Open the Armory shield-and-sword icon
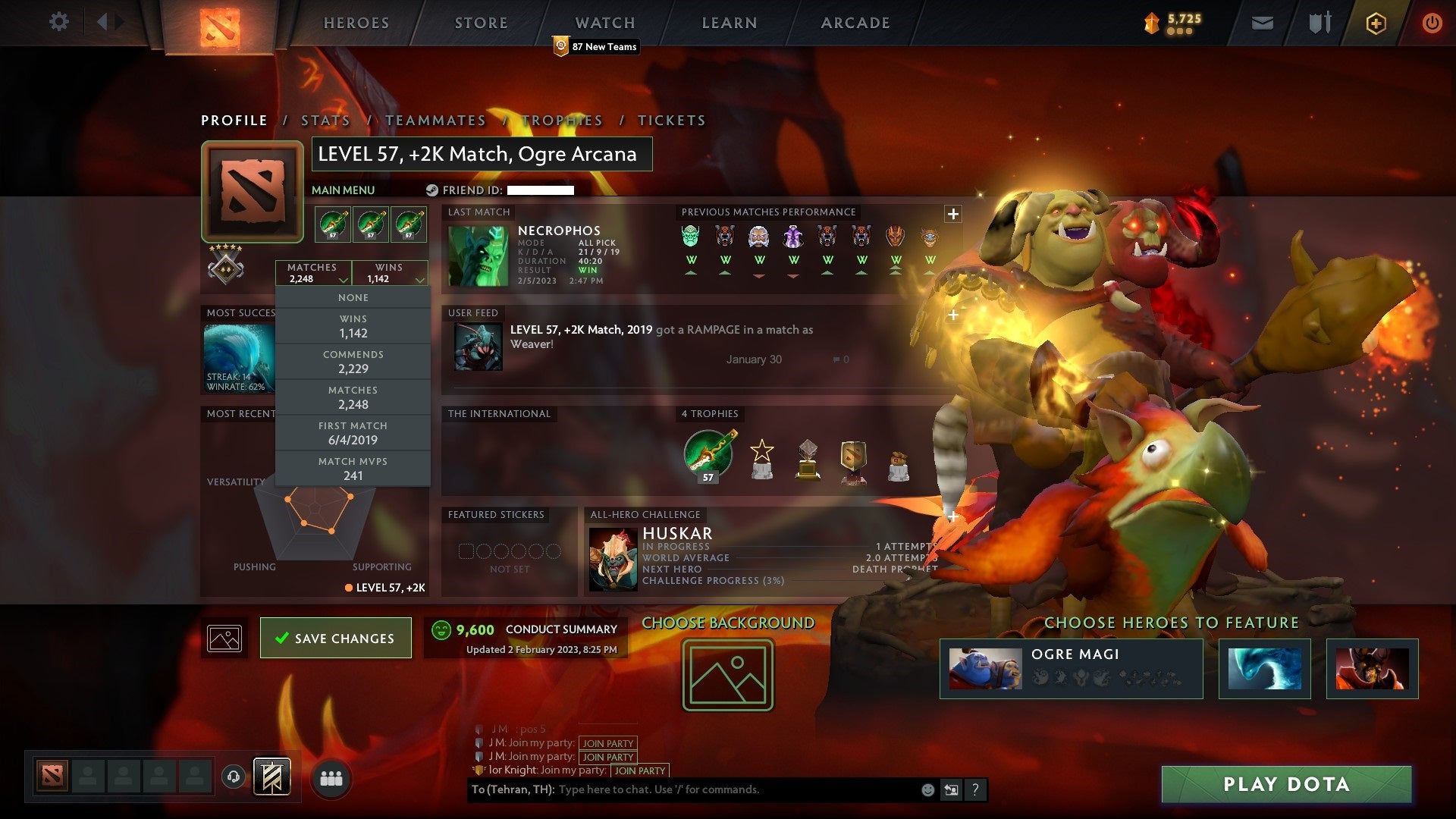1456x819 pixels. click(1318, 23)
